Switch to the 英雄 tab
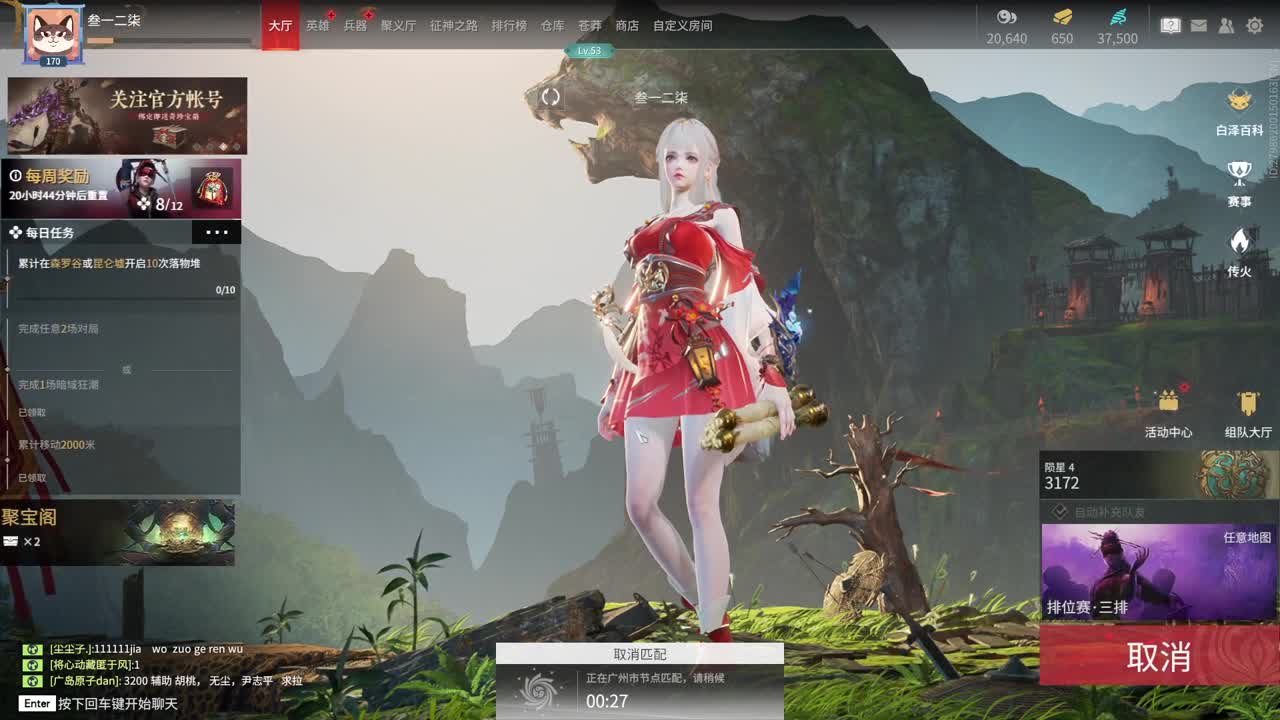 (317, 26)
